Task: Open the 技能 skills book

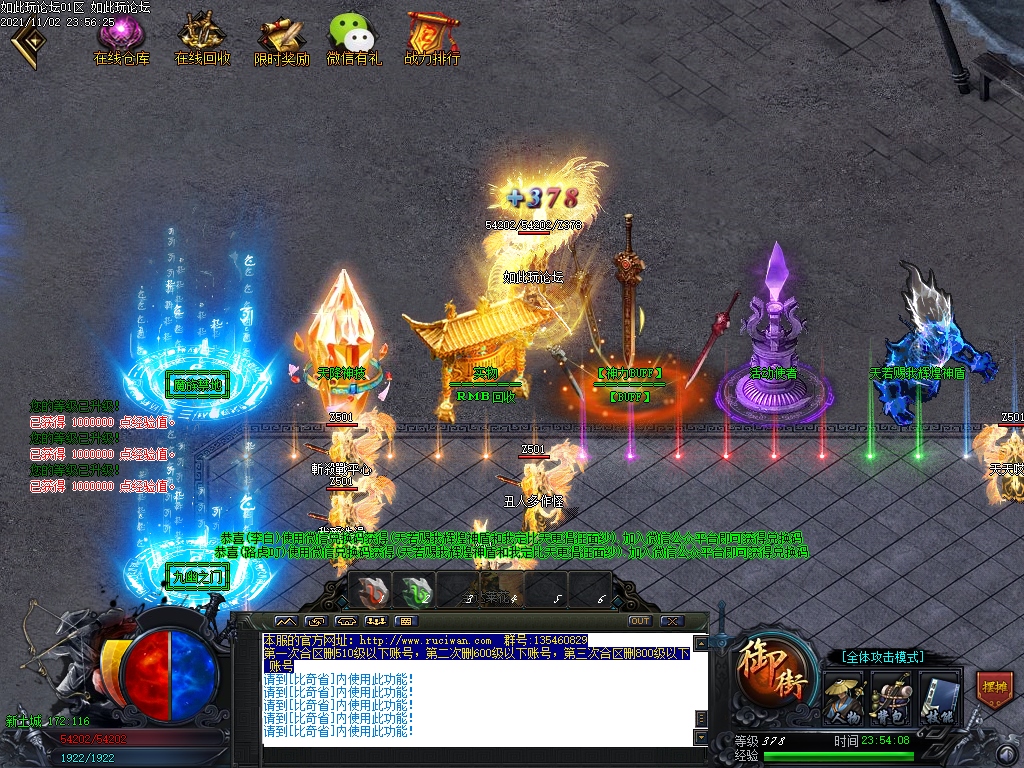Action: 939,698
